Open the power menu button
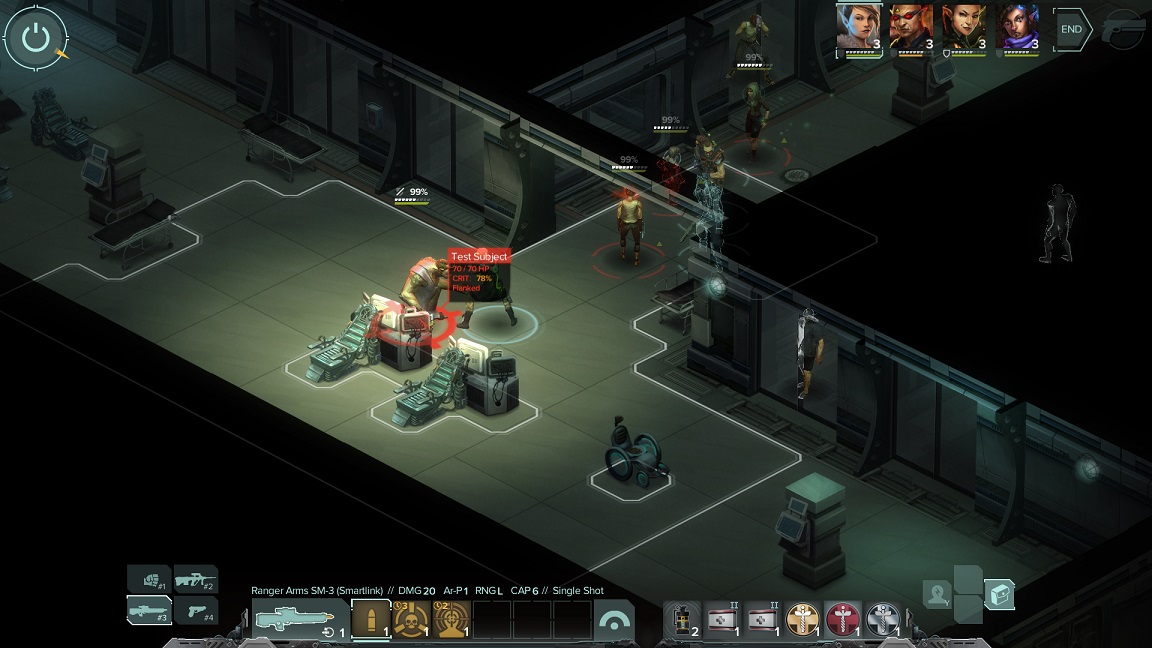 click(36, 40)
